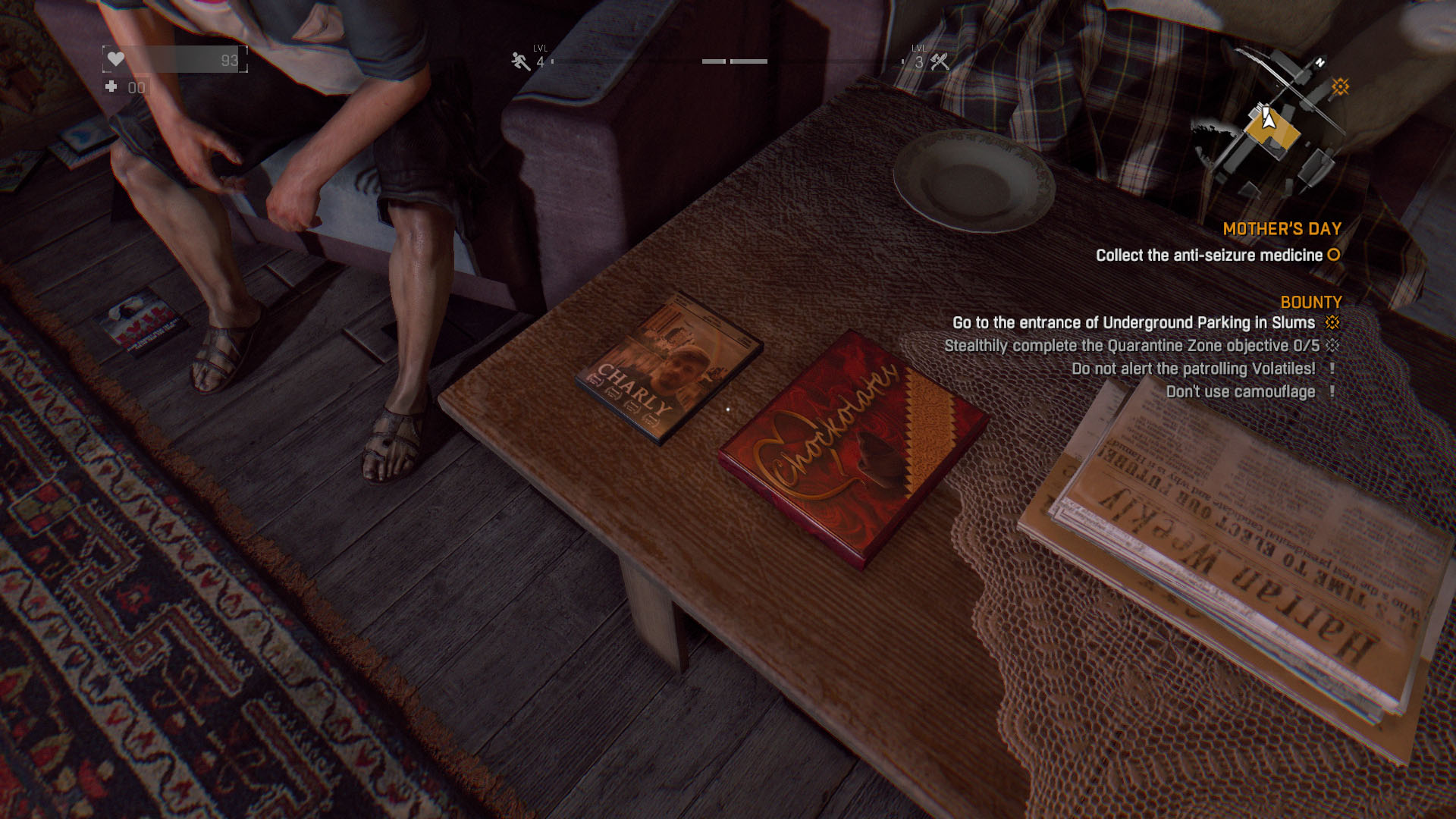Click the Don't use camouflage condition
Viewport: 1456px width, 819px height.
1240,392
